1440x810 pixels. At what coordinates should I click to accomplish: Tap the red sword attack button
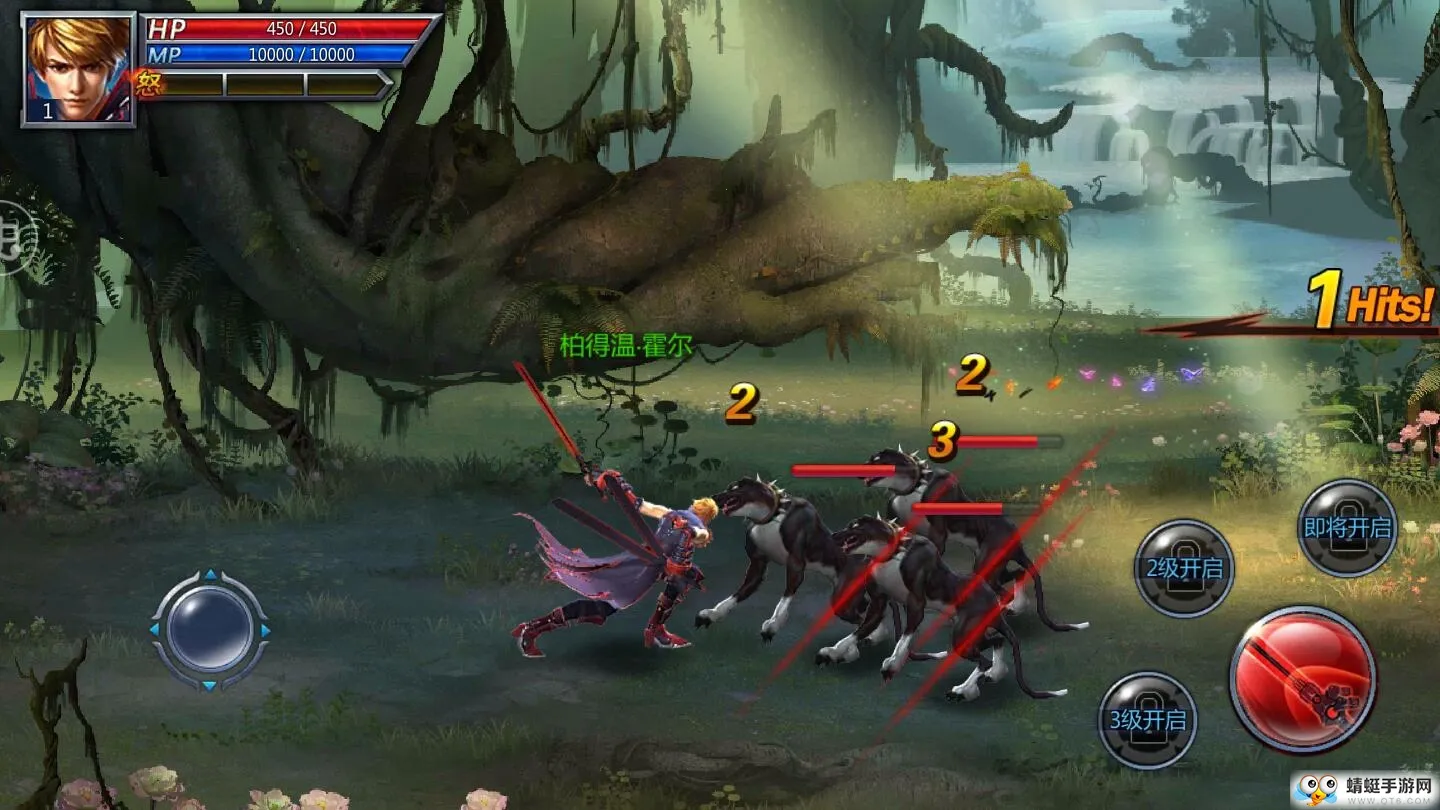tap(1302, 680)
